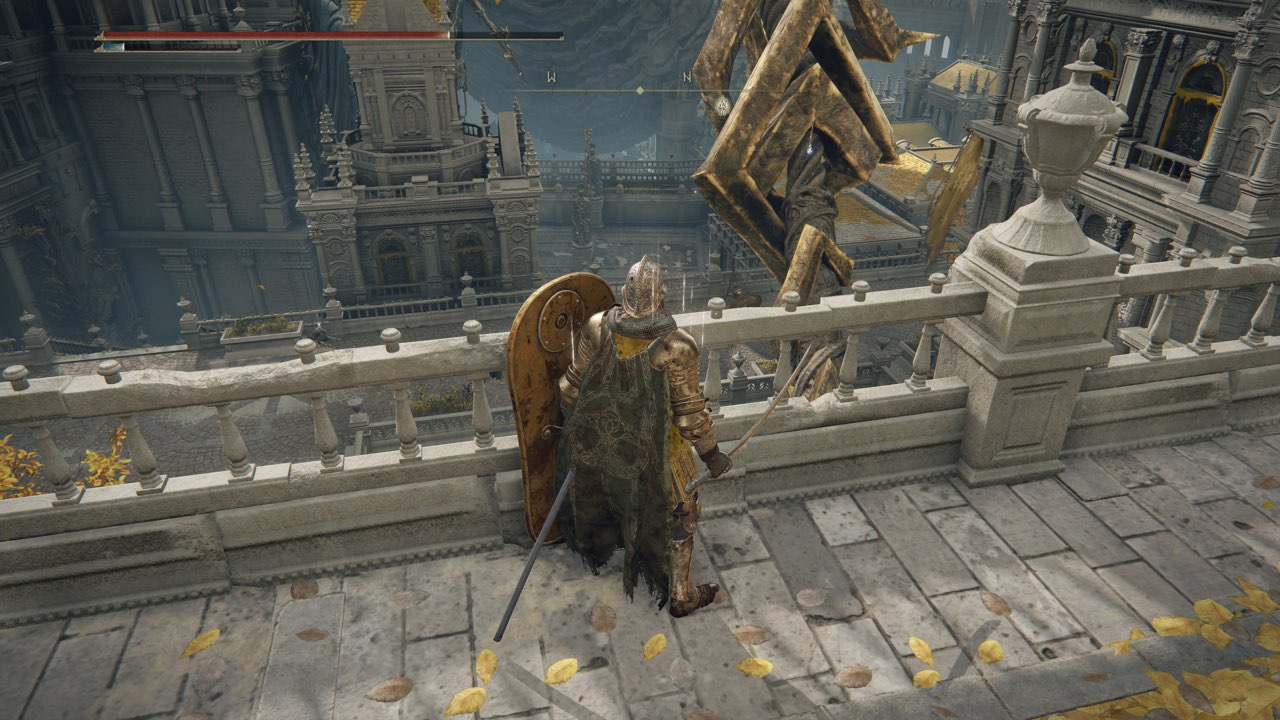Select the round marker icon below the compass

click(722, 103)
